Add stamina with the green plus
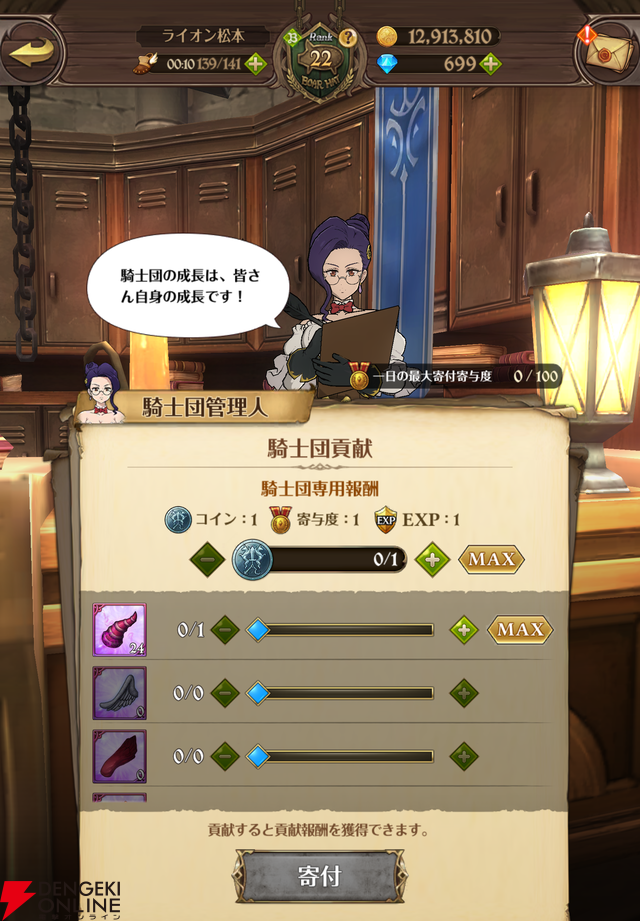 pos(255,65)
